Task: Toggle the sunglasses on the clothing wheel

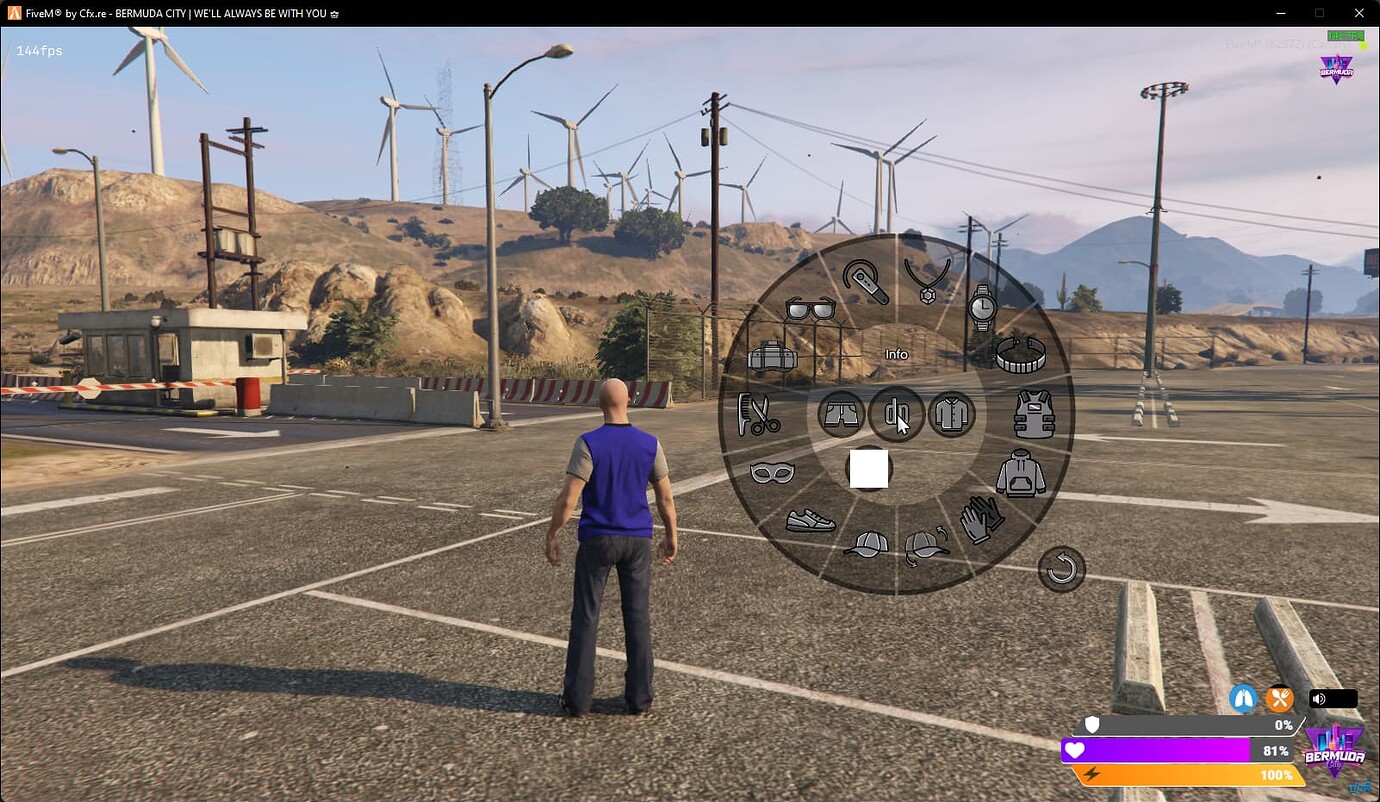Action: pyautogui.click(x=810, y=309)
